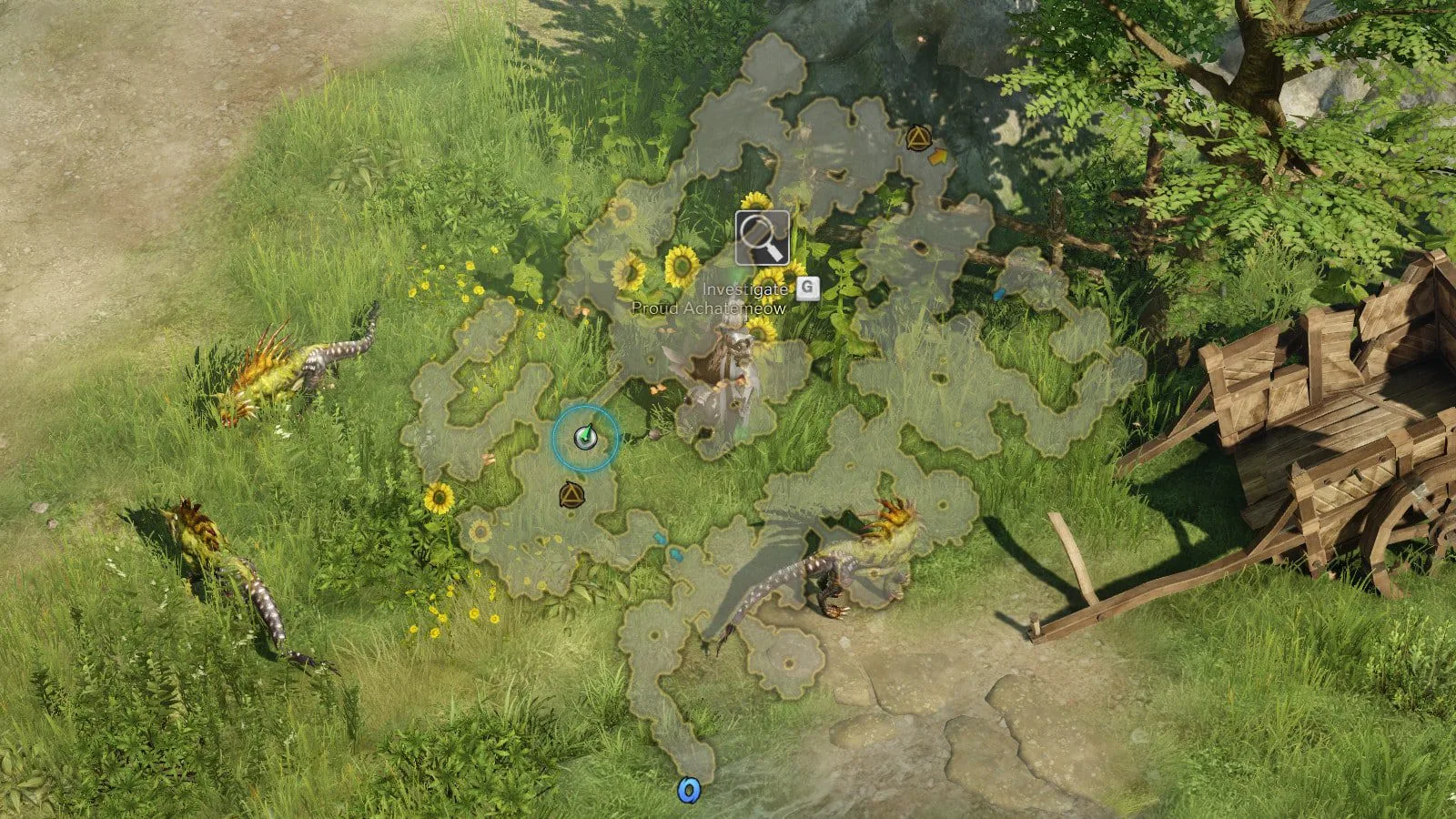
Task: Click the triangle marker beside the orange arrow
Action: pos(917,138)
